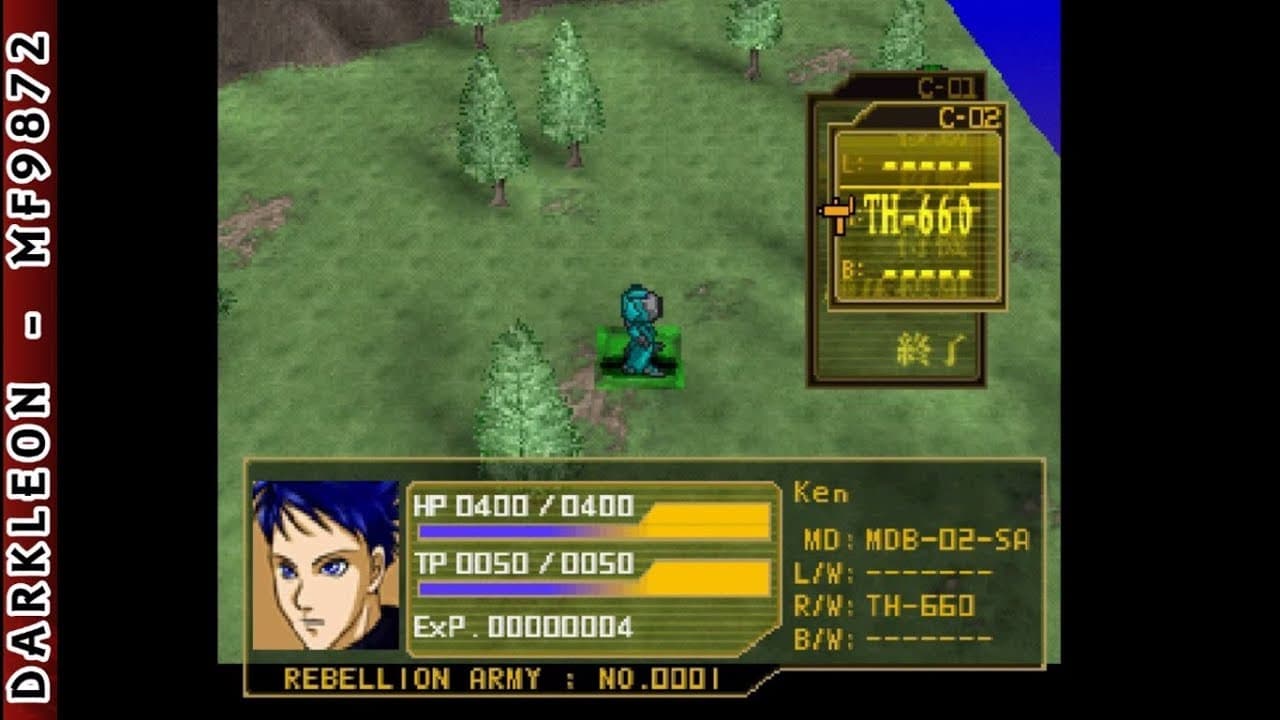This screenshot has height=720, width=1280.
Task: Select the highlighted mech unit on green tile
Action: [x=640, y=335]
